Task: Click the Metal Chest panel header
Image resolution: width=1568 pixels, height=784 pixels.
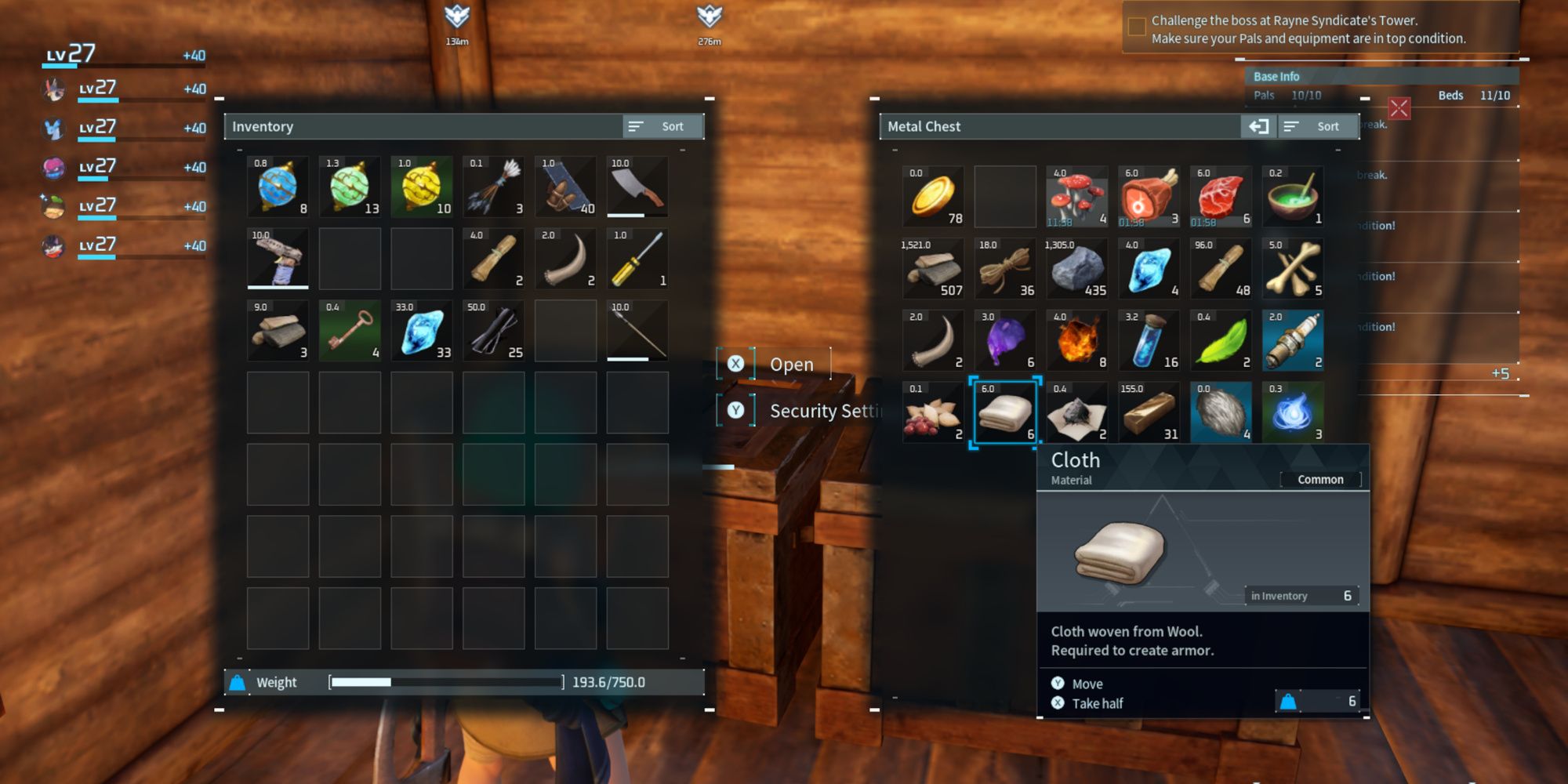Action: coord(925,126)
